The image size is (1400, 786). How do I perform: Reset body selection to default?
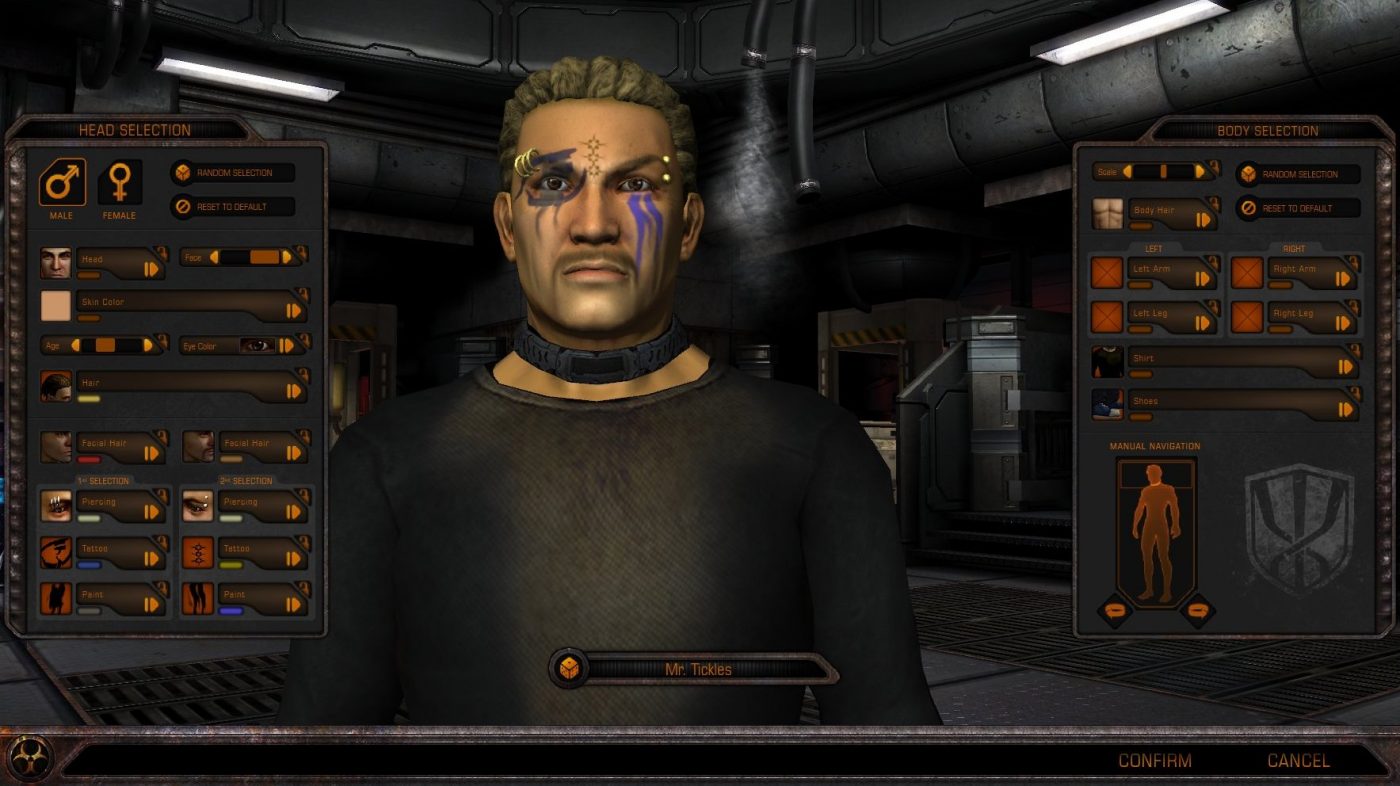coord(1299,208)
